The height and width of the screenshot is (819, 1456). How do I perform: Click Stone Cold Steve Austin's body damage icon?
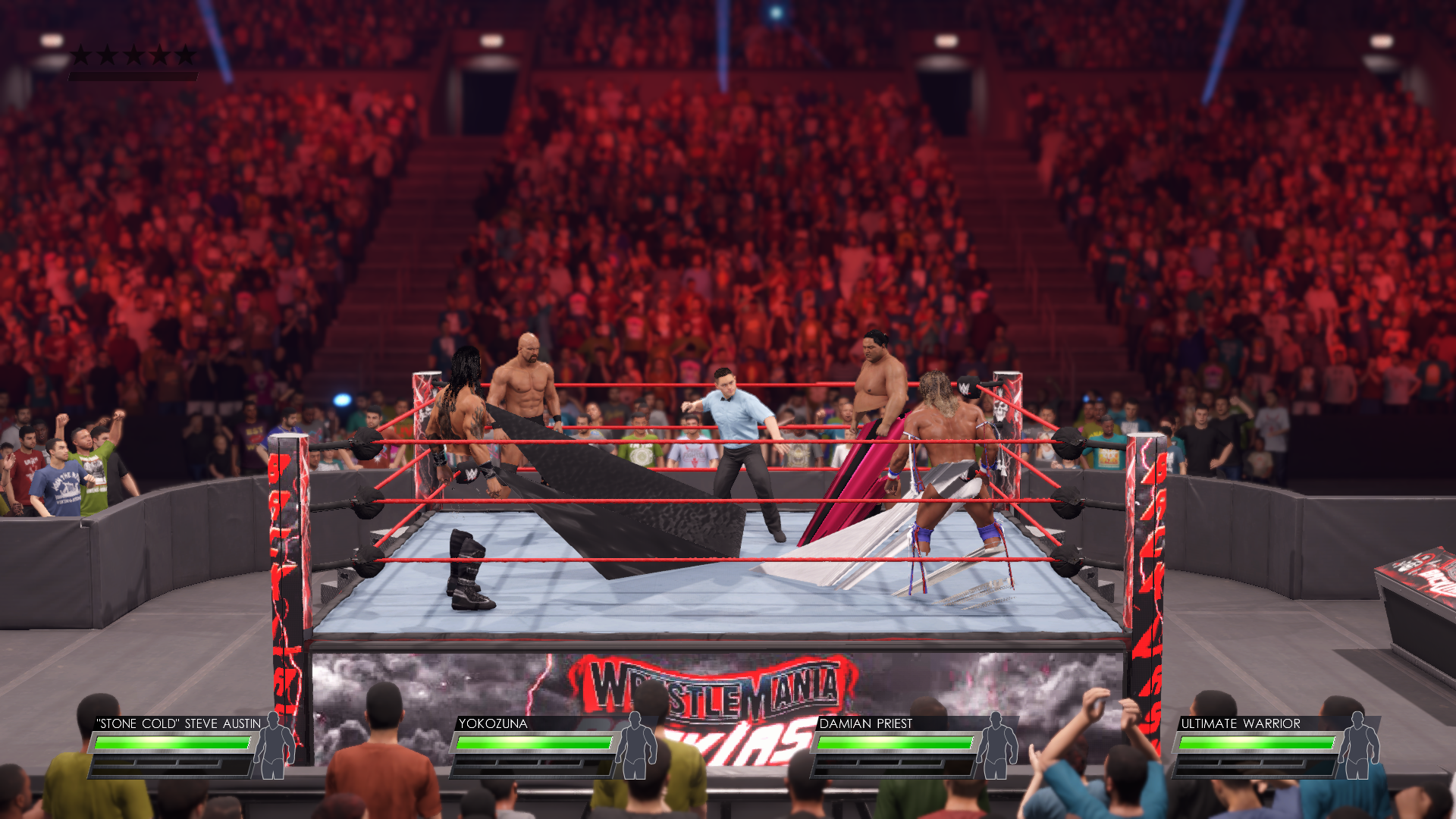(x=274, y=746)
